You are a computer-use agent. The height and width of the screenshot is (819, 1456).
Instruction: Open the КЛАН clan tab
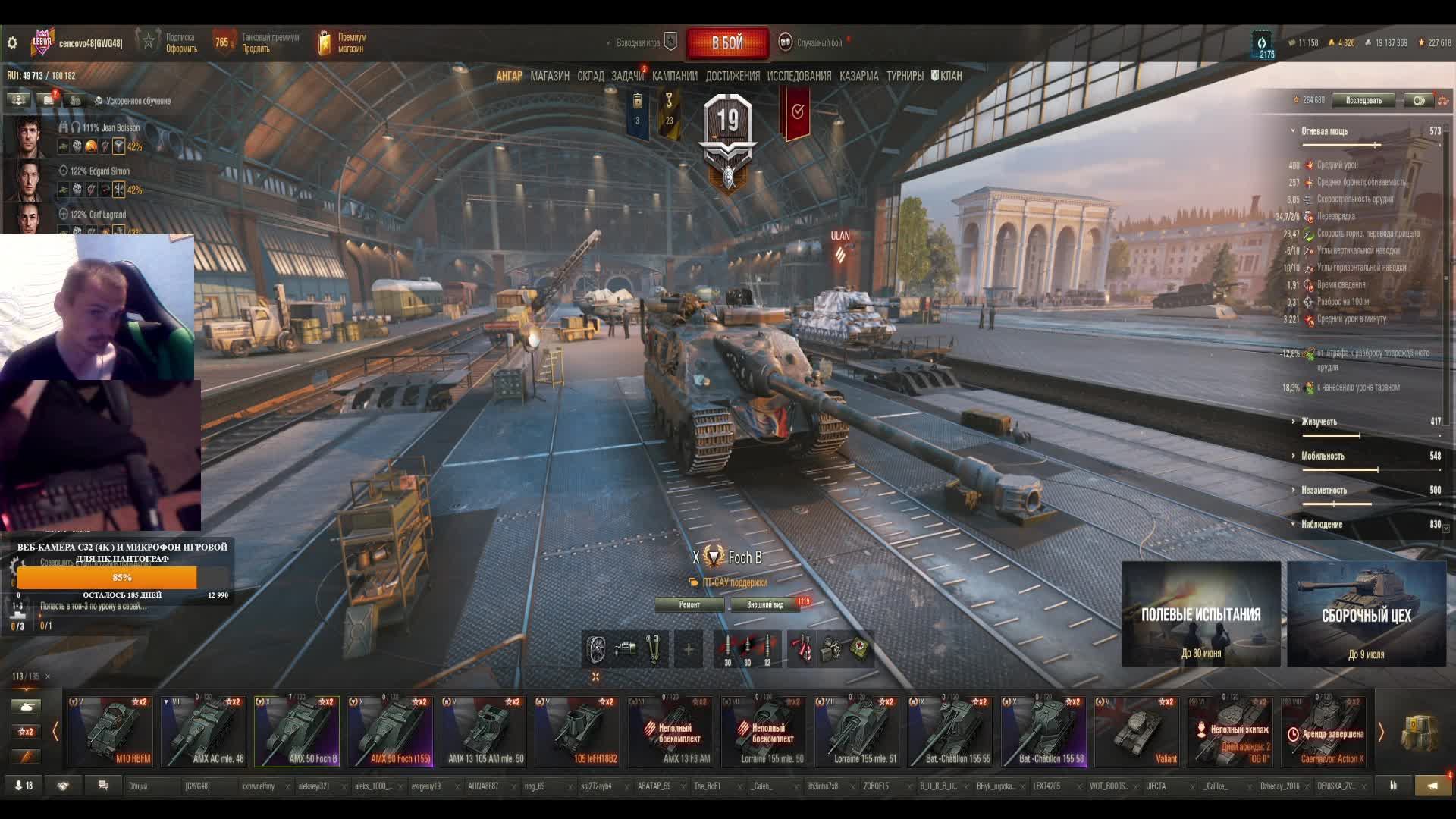click(x=947, y=76)
